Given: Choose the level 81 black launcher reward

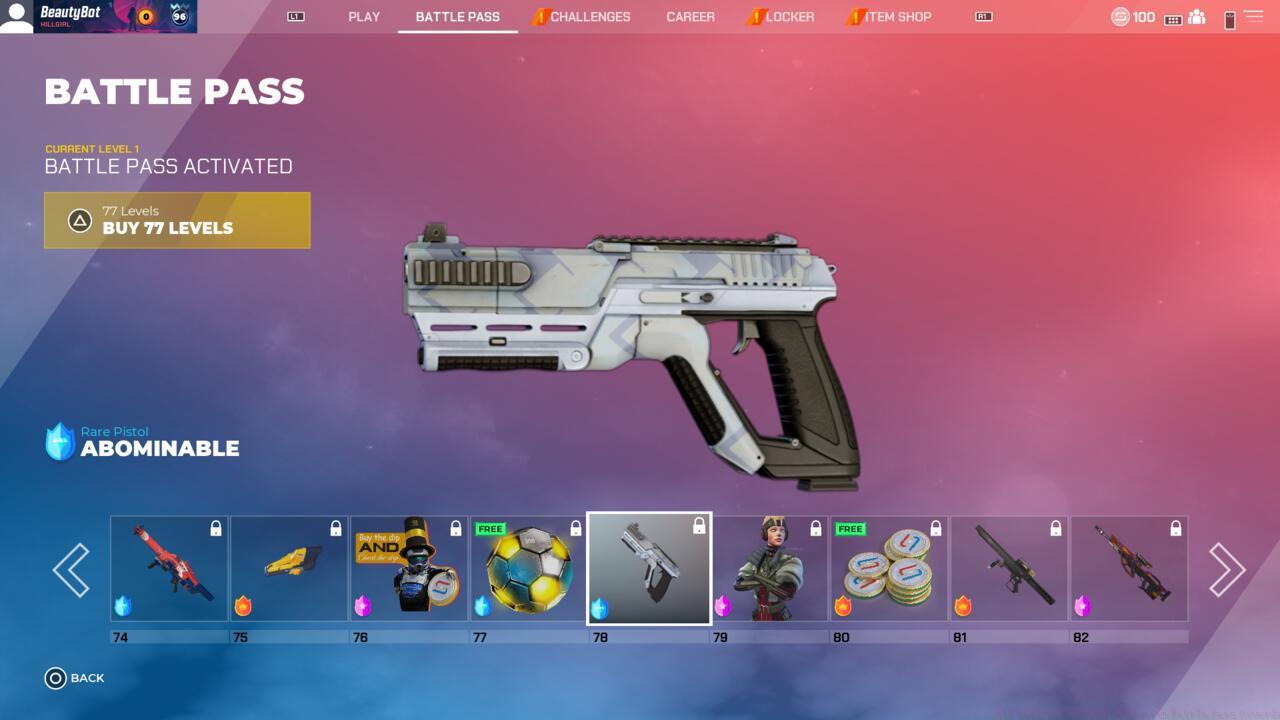Looking at the screenshot, I should pos(1009,569).
